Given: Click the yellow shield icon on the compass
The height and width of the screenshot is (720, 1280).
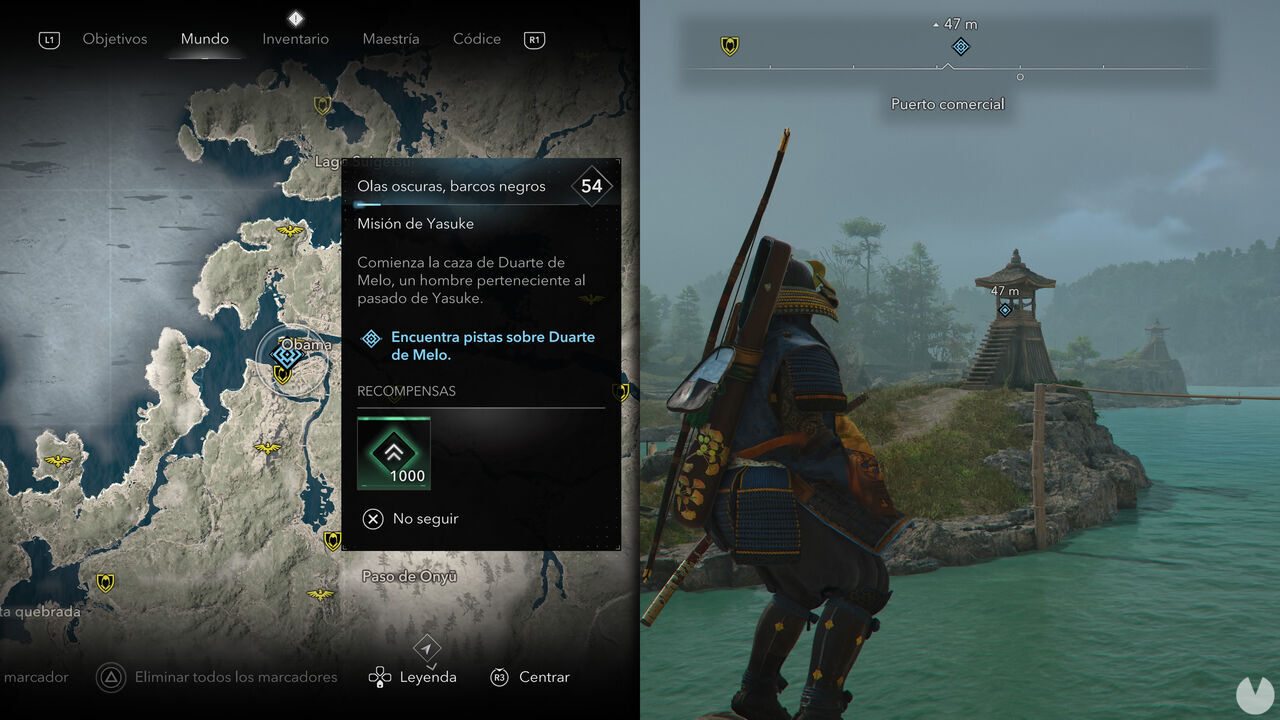Looking at the screenshot, I should pos(729,46).
